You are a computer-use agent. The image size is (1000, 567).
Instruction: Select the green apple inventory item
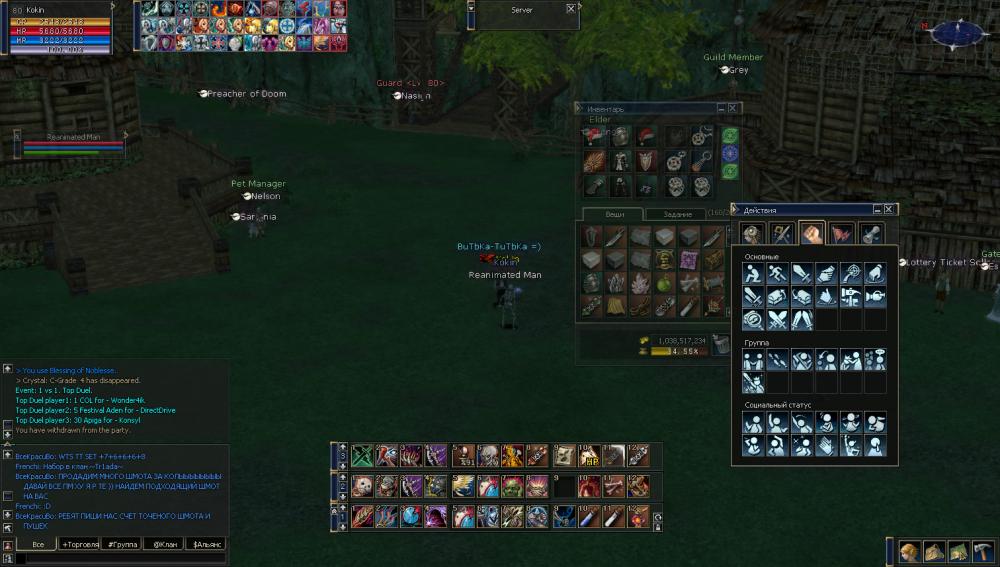tap(664, 283)
